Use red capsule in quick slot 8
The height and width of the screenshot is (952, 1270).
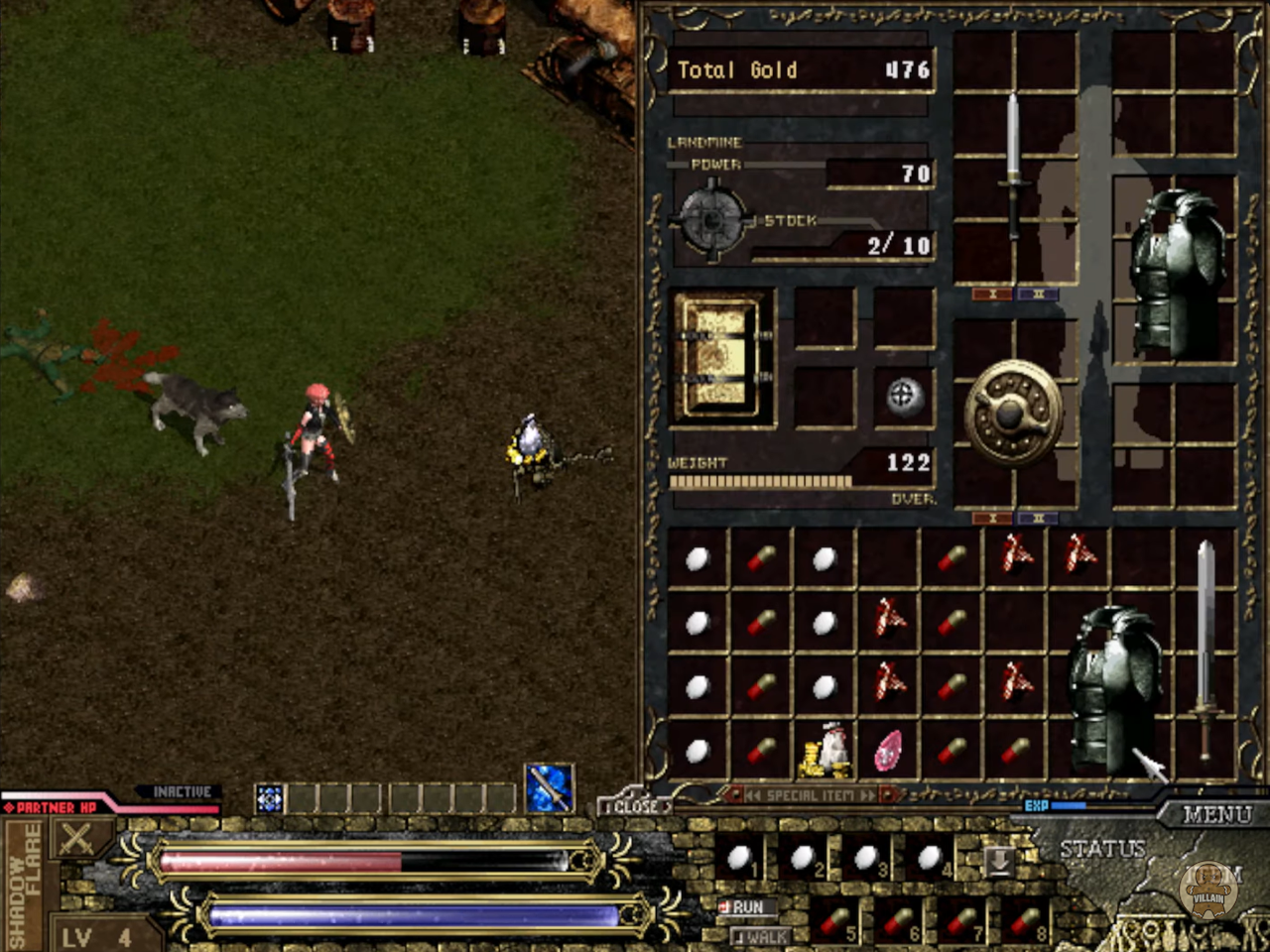point(1027,923)
